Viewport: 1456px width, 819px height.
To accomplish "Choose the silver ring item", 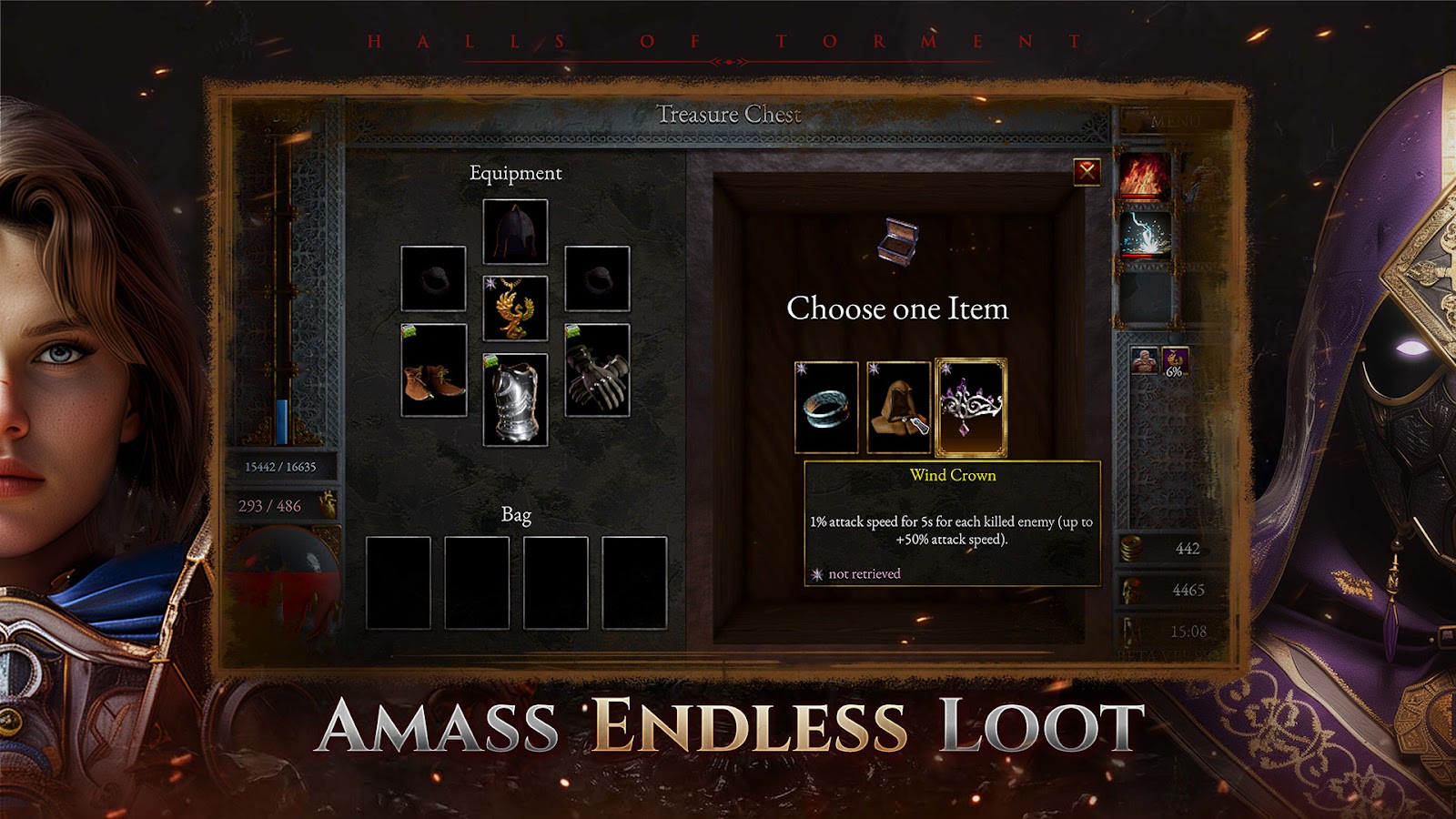I will 826,407.
